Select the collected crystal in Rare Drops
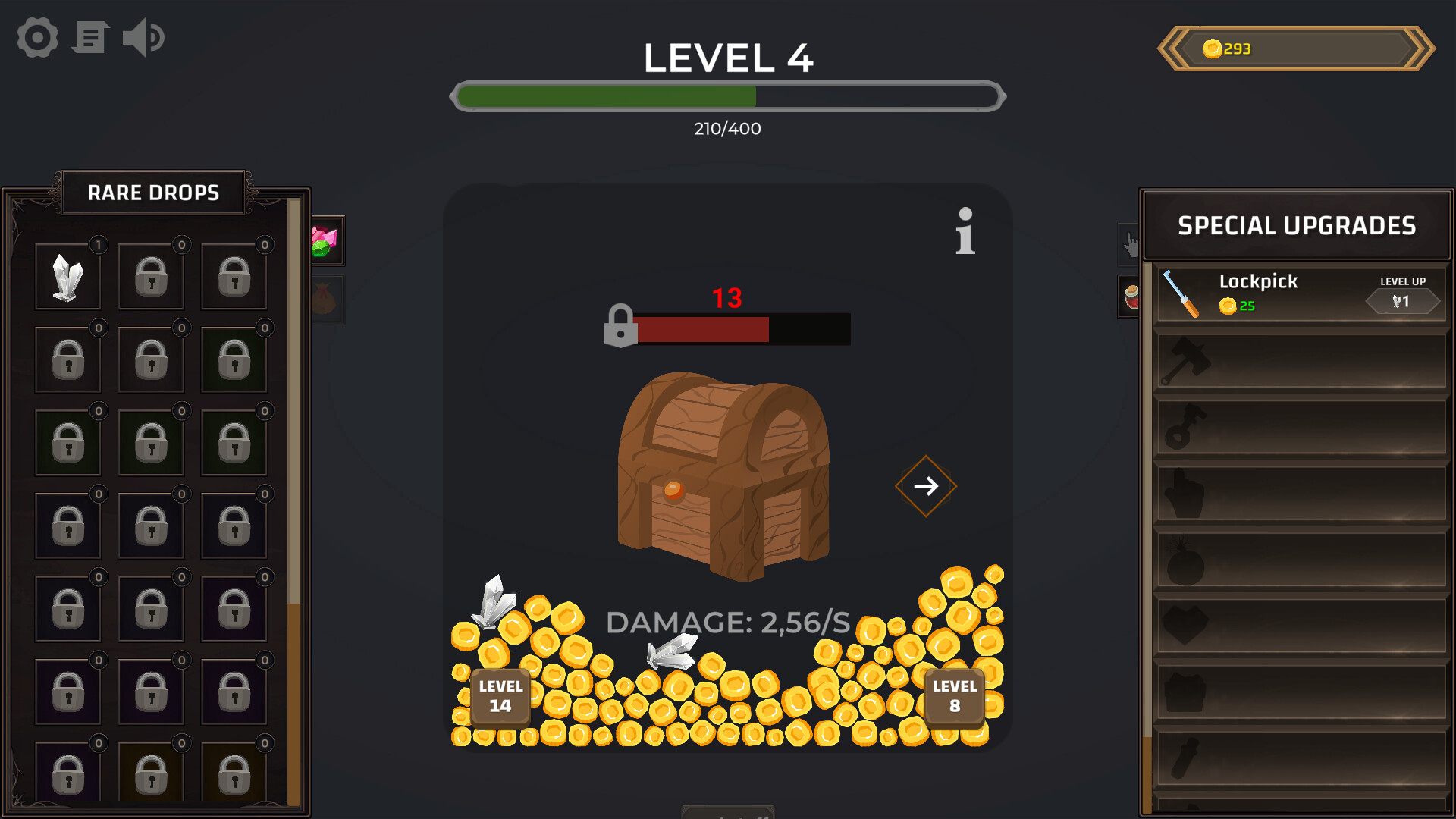1456x819 pixels. [x=67, y=275]
